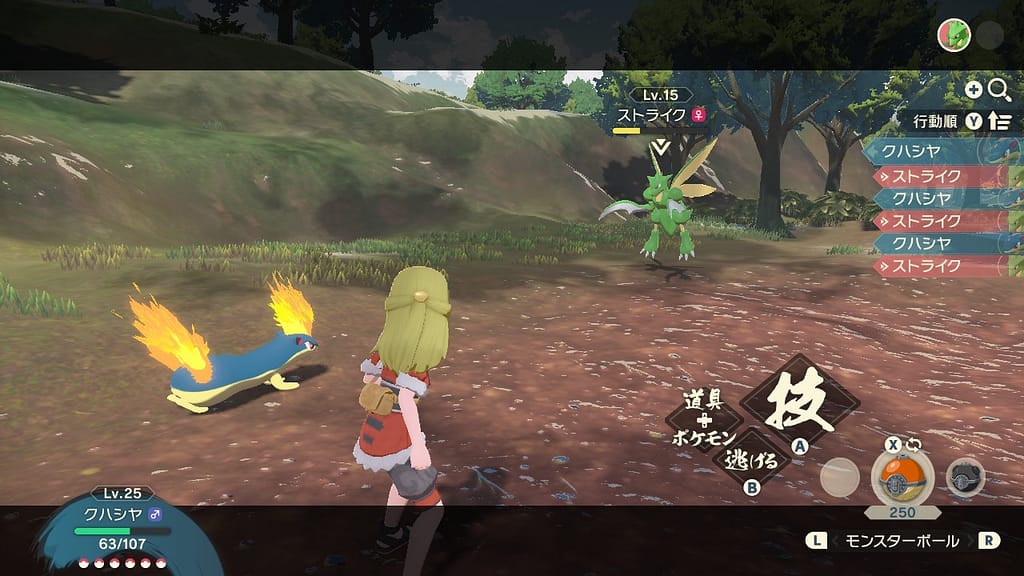Open the magnifier details icon
Image resolution: width=1024 pixels, height=576 pixels.
pyautogui.click(x=999, y=90)
